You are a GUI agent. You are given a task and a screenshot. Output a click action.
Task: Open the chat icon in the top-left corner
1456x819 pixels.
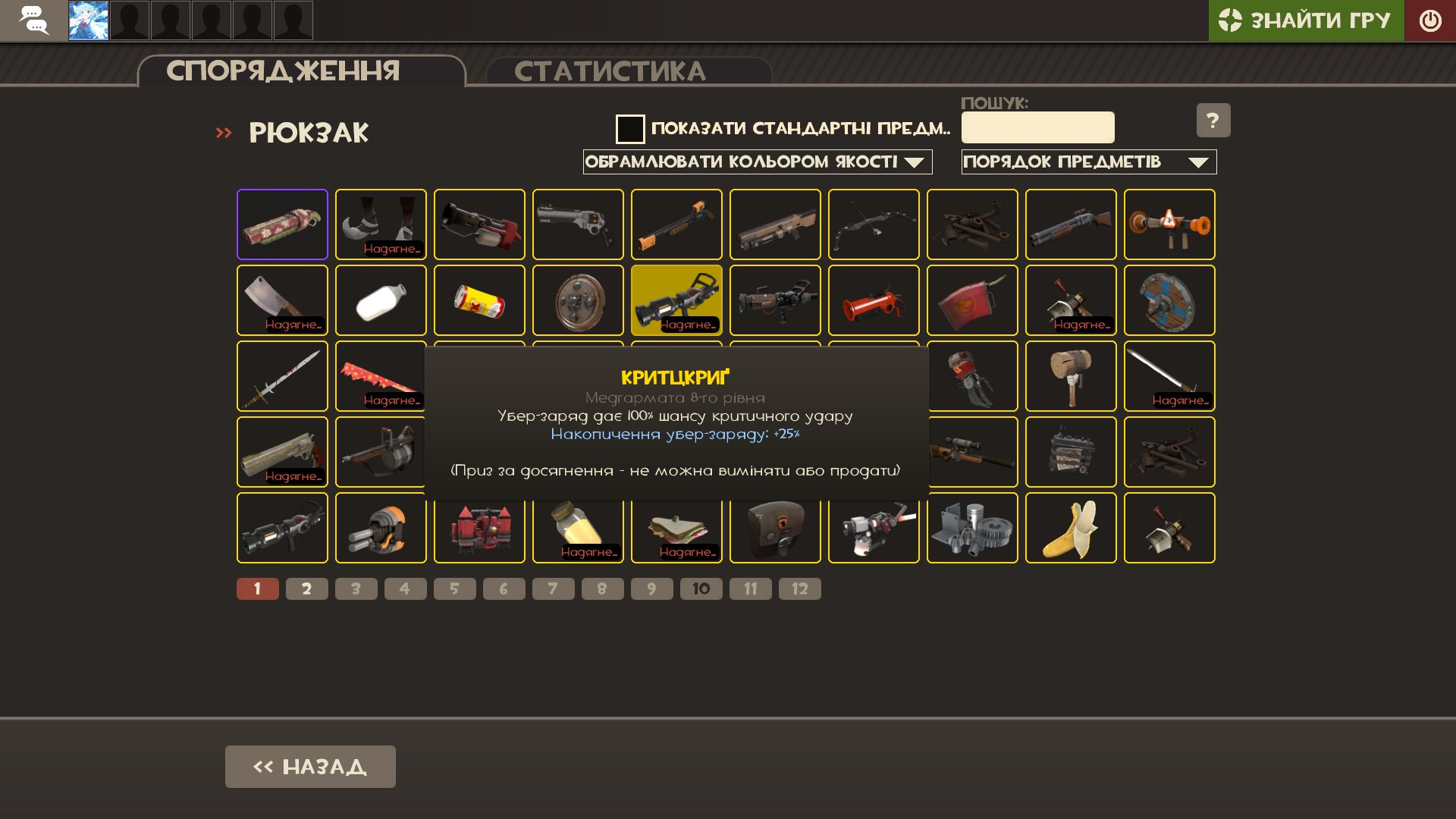click(x=33, y=20)
